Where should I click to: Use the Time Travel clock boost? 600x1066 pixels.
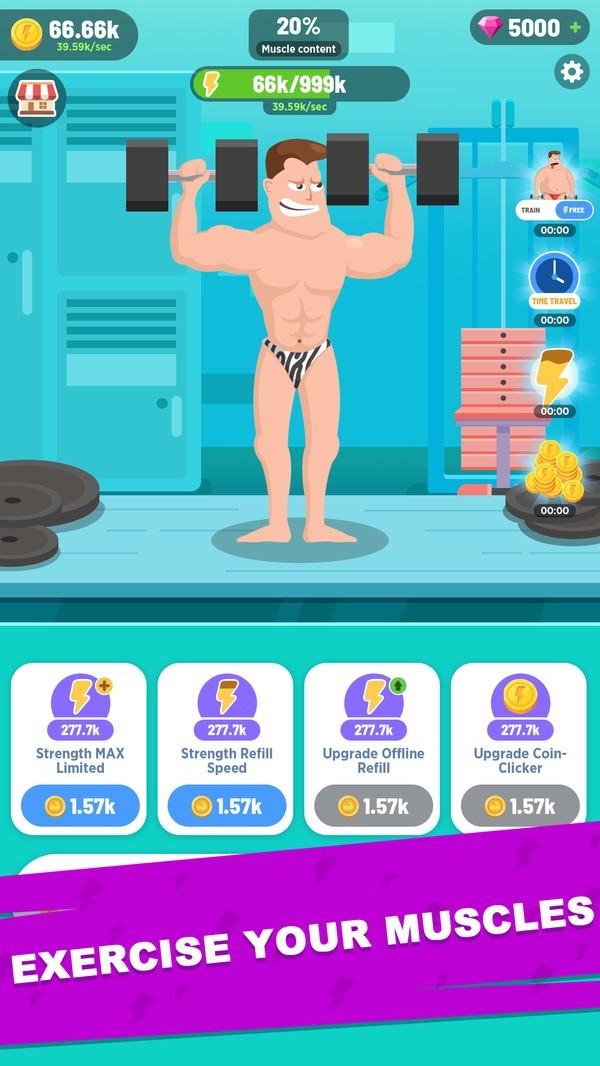(x=554, y=276)
